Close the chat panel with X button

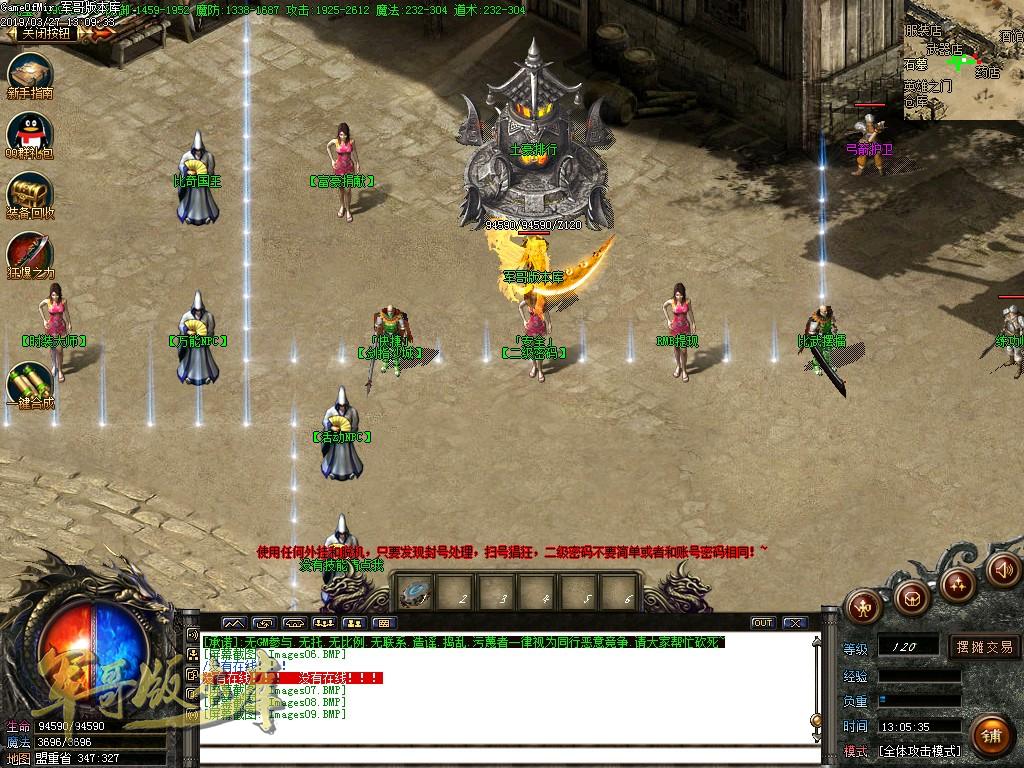click(x=795, y=623)
